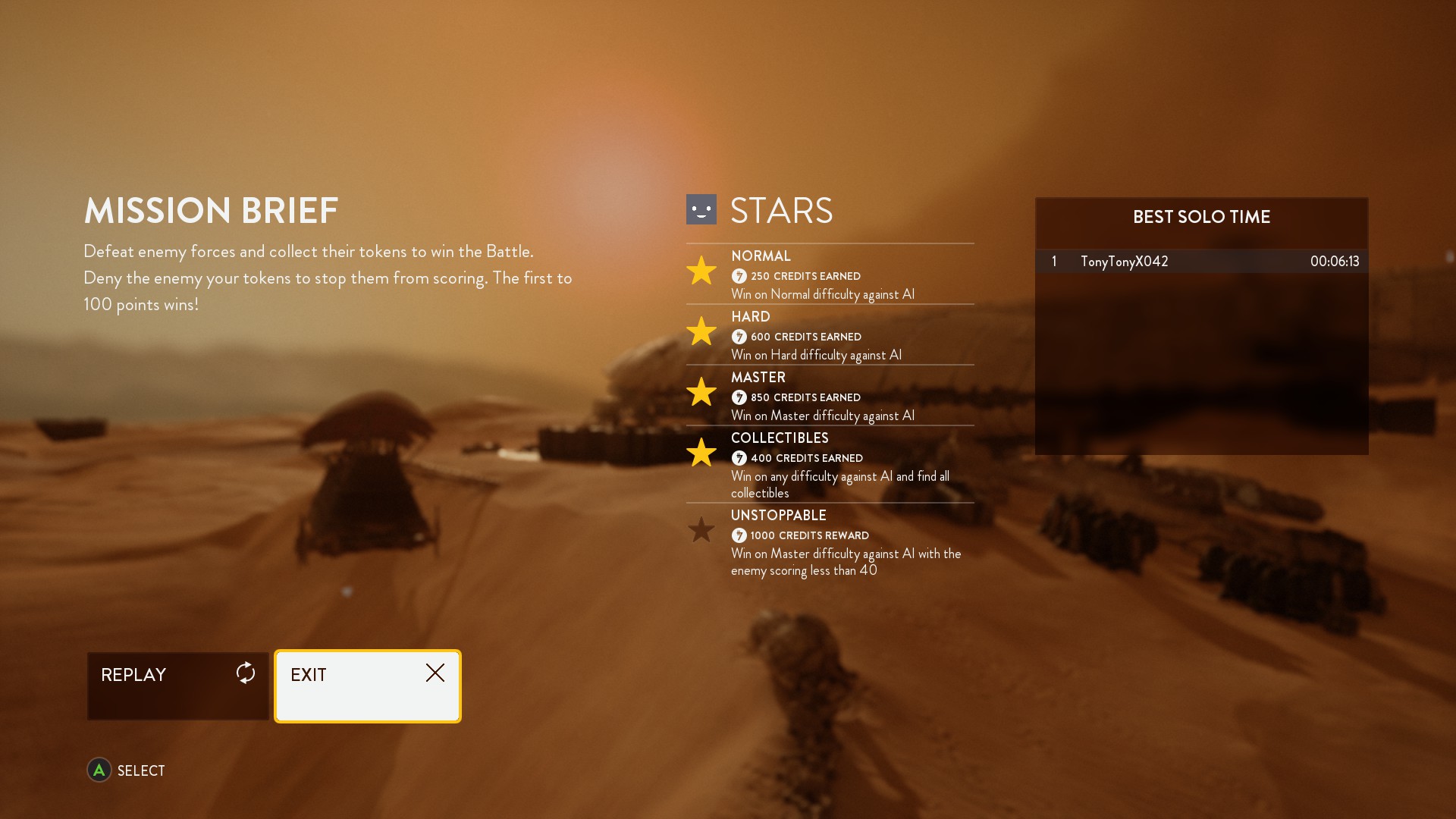Select the Unstoppable star challenge
The image size is (1456, 819).
point(830,542)
